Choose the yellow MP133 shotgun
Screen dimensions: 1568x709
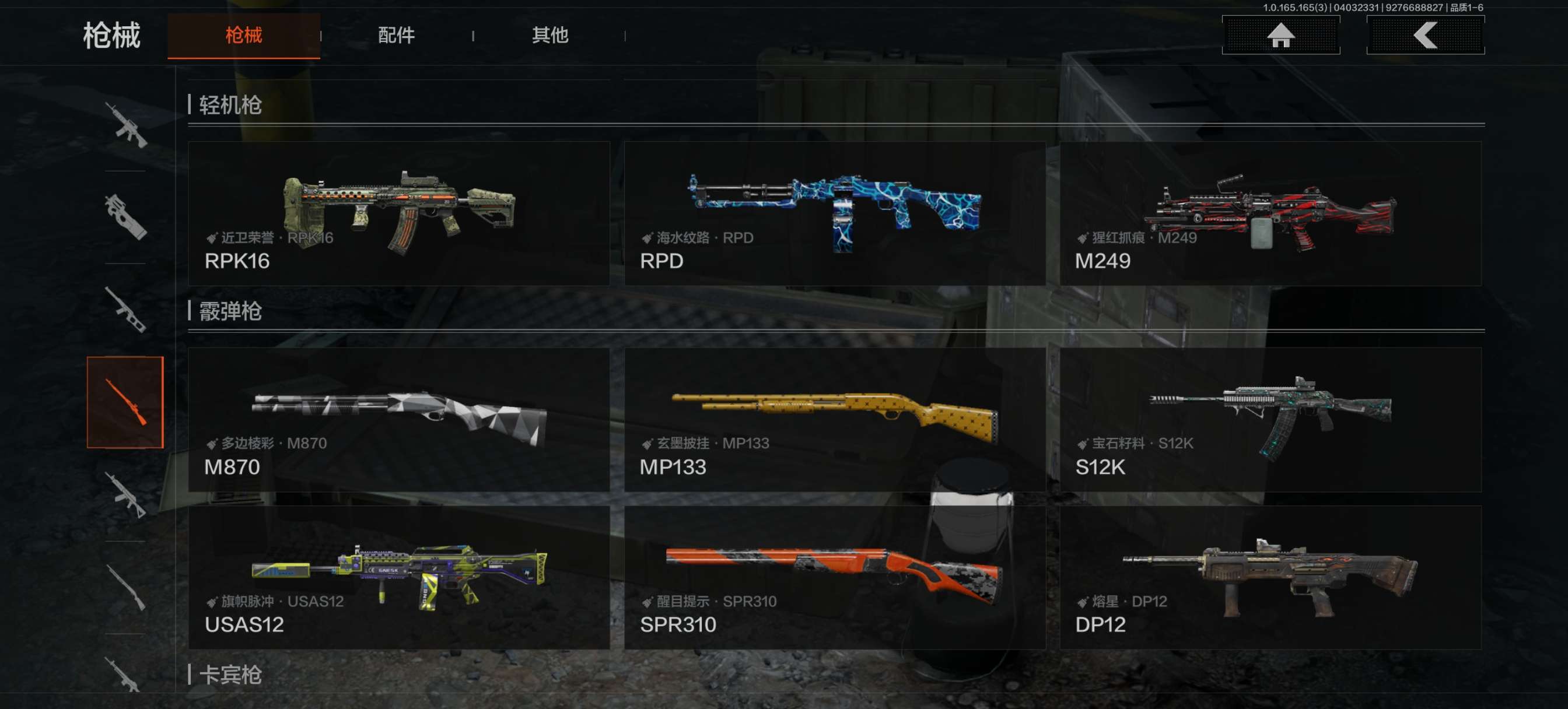835,419
